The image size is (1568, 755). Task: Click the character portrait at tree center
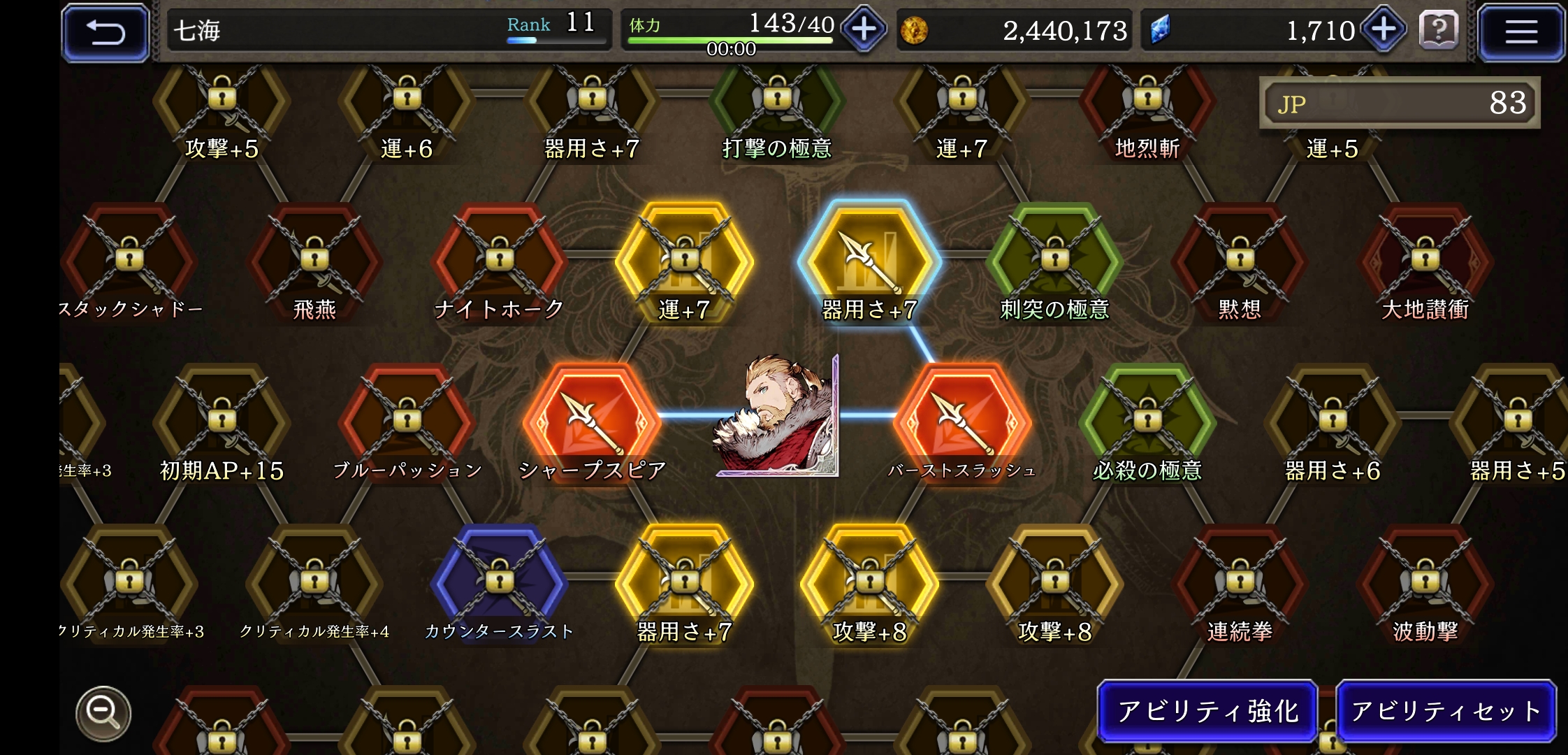pyautogui.click(x=776, y=418)
